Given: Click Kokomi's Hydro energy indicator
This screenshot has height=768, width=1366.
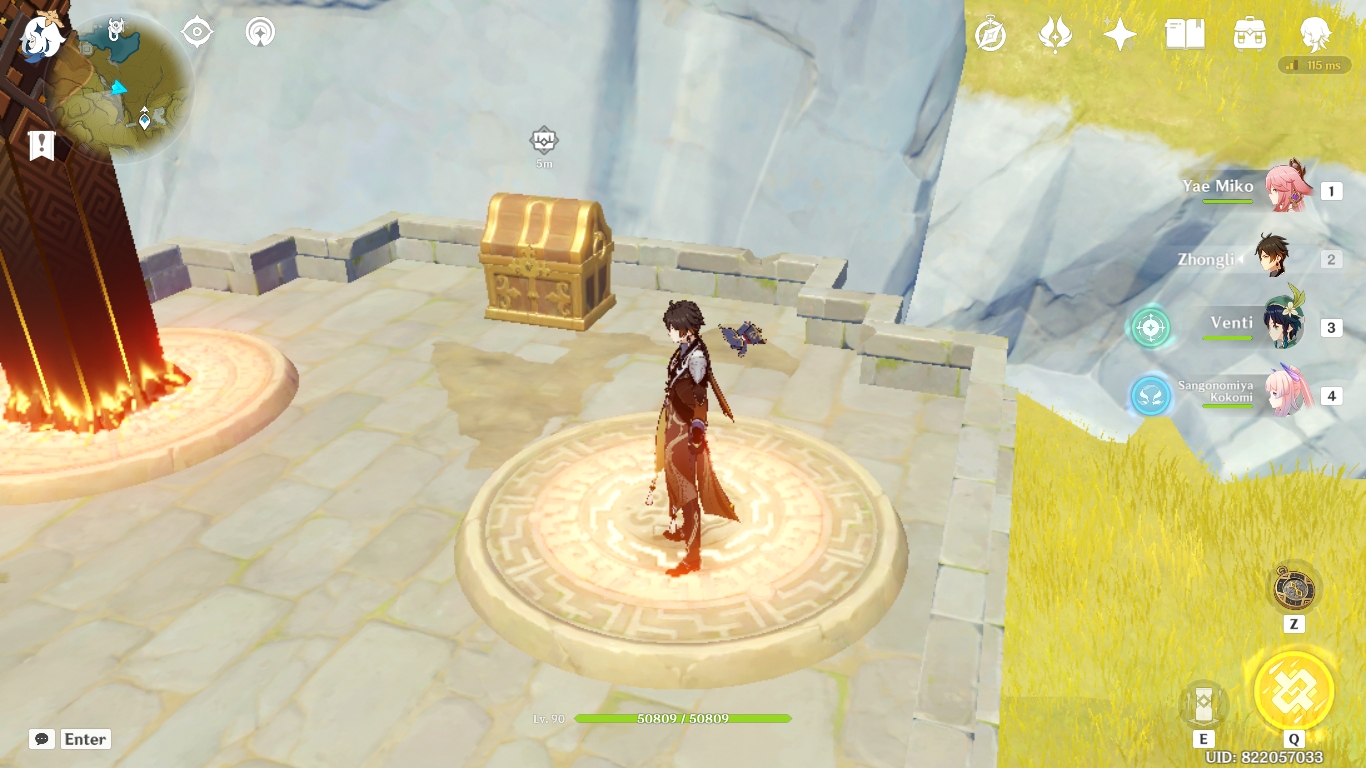Looking at the screenshot, I should tap(1151, 396).
